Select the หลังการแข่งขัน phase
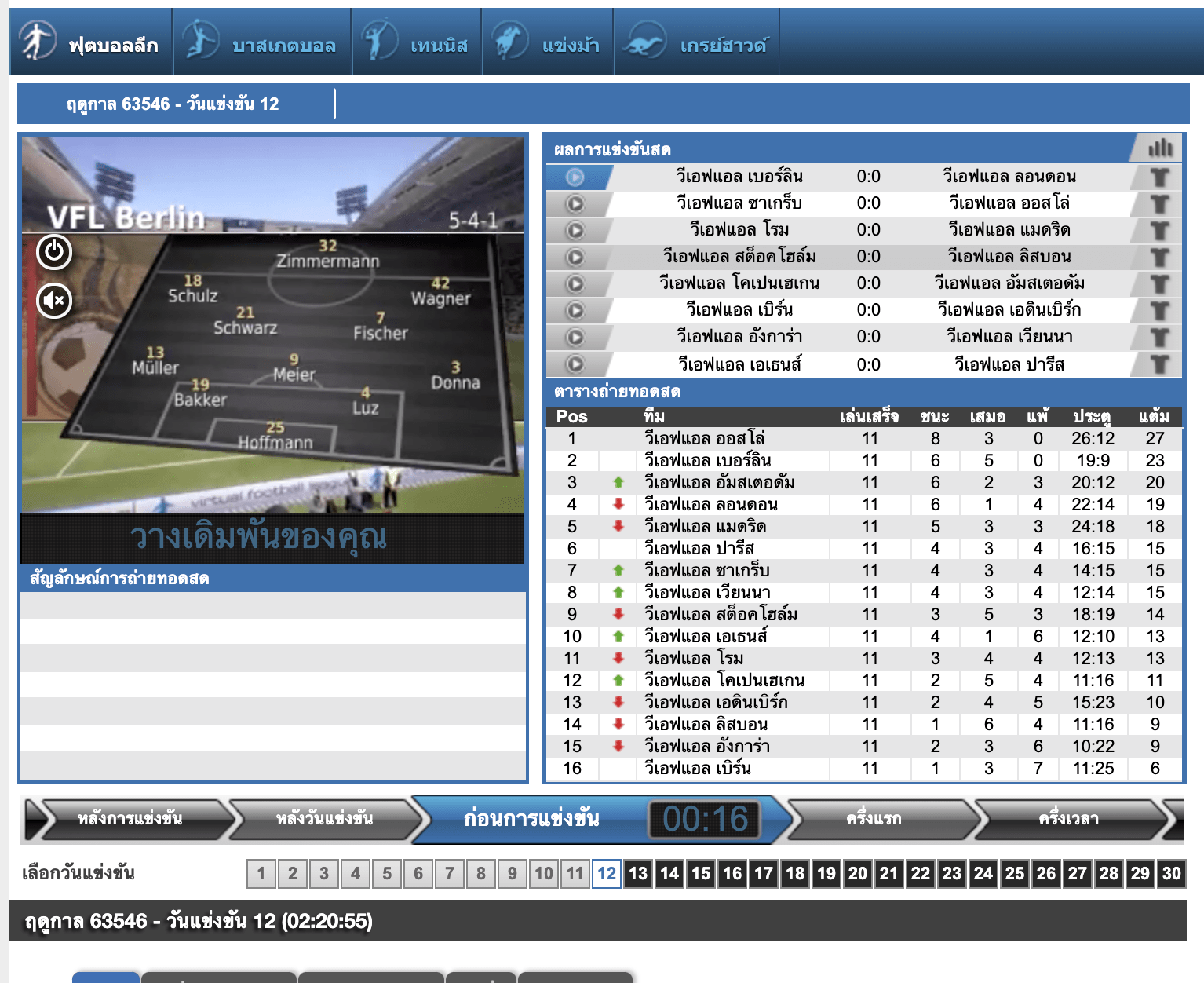The image size is (1204, 983). click(130, 819)
